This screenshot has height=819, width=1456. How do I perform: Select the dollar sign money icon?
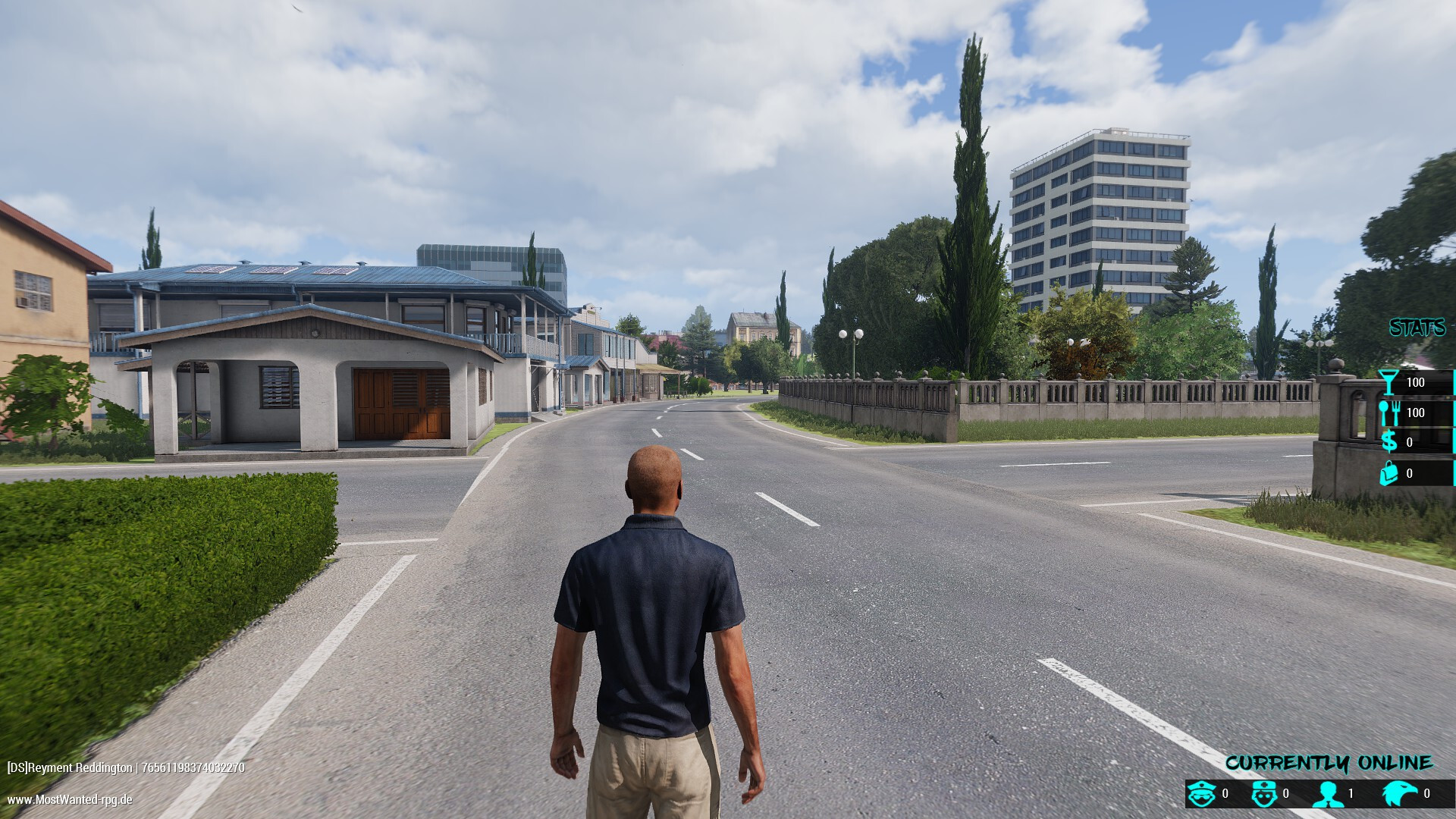1389,441
